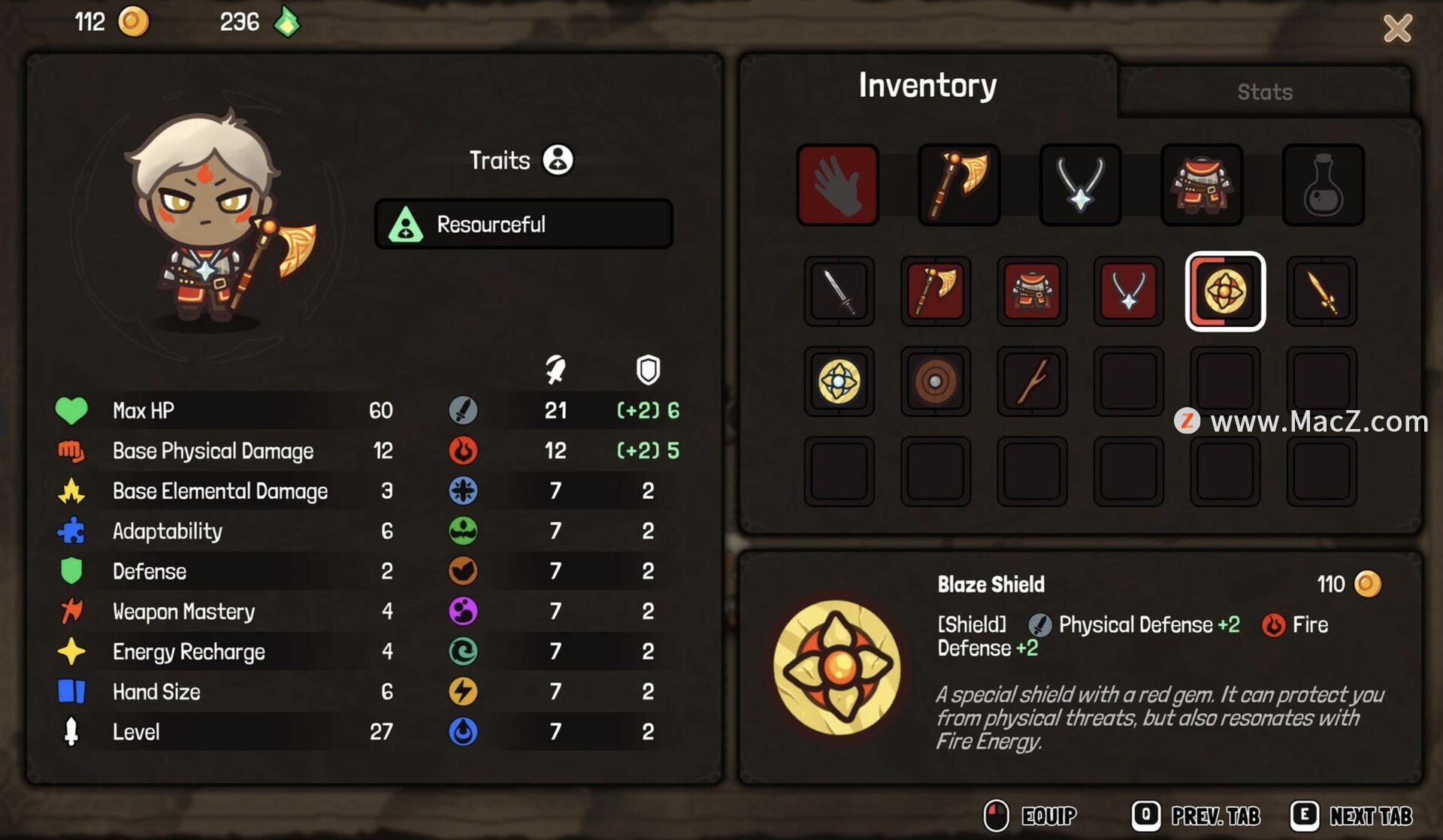Select the round wooden shield item
Viewport: 1443px width, 840px height.
[935, 382]
